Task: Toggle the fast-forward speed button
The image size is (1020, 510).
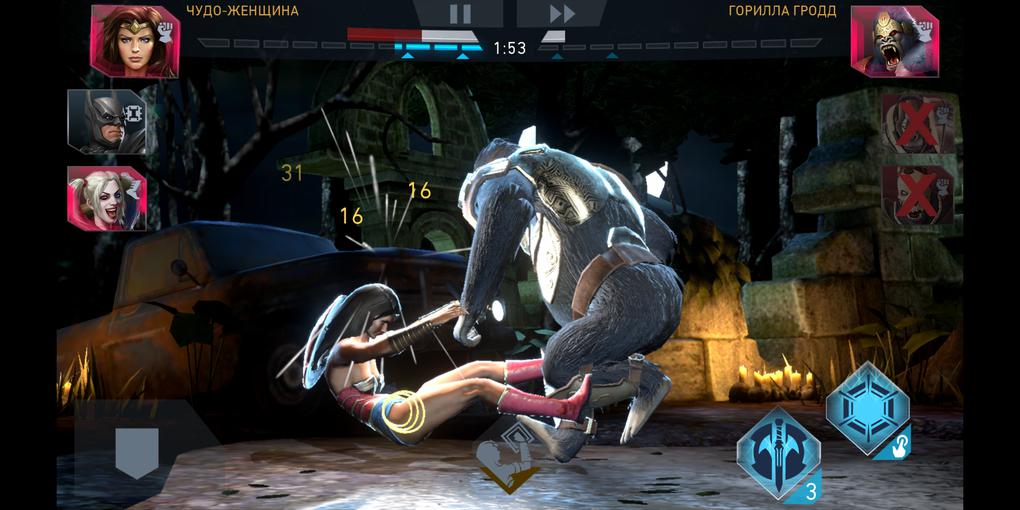Action: coord(562,14)
